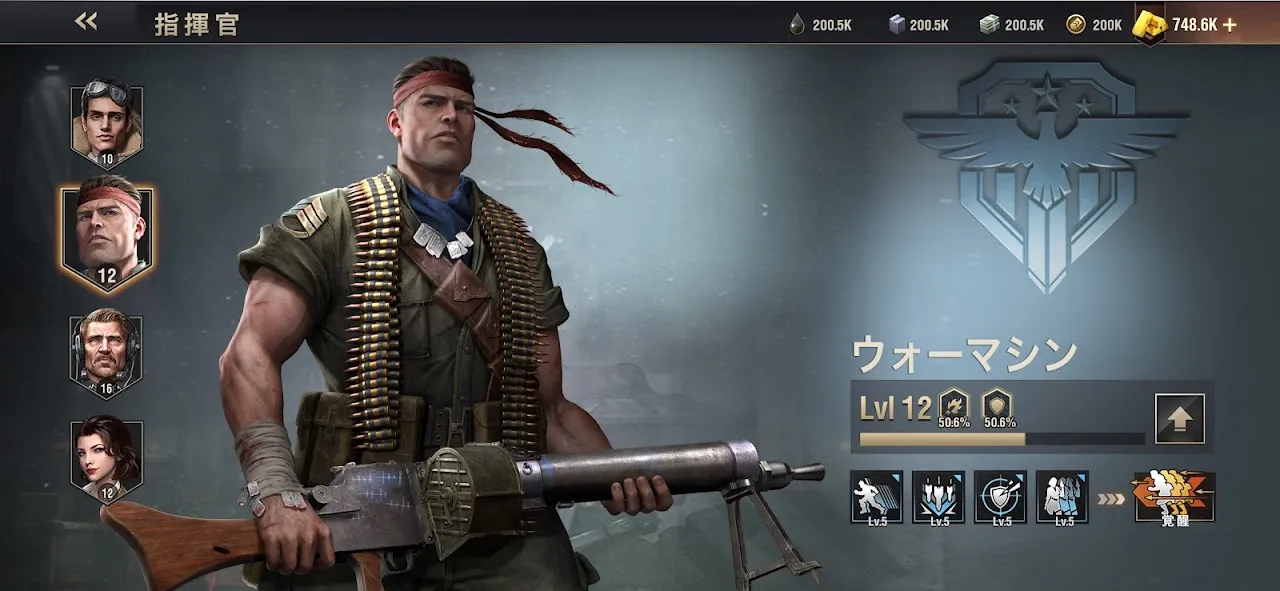Image resolution: width=1280 pixels, height=591 pixels.
Task: Open the 覚醒 awakening skill
Action: coord(1175,498)
